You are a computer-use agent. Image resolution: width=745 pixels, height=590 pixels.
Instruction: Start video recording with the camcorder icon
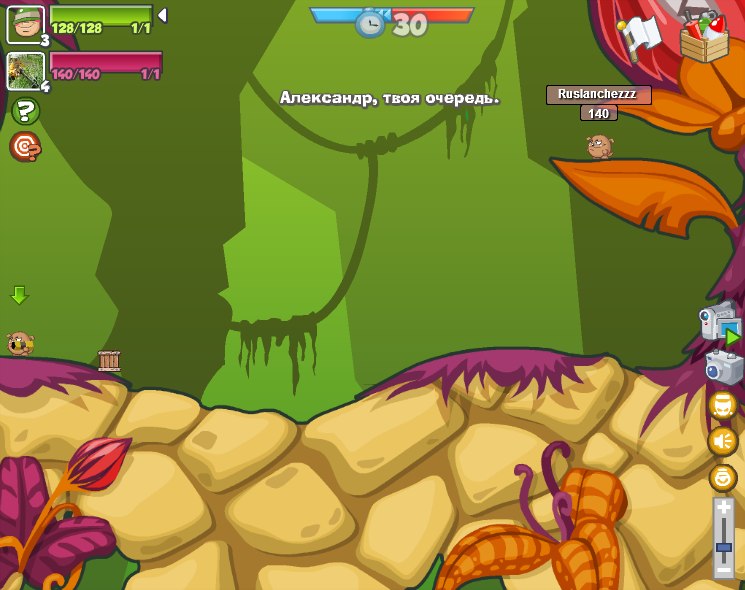tap(719, 322)
